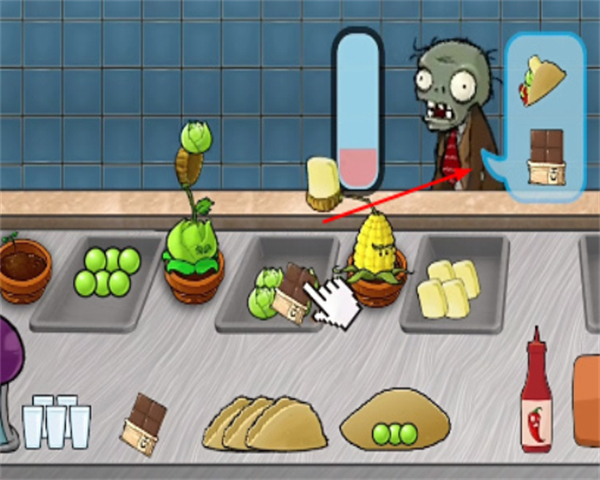Grab the cabbage from the middle tray
The height and width of the screenshot is (480, 600).
[x=264, y=295]
